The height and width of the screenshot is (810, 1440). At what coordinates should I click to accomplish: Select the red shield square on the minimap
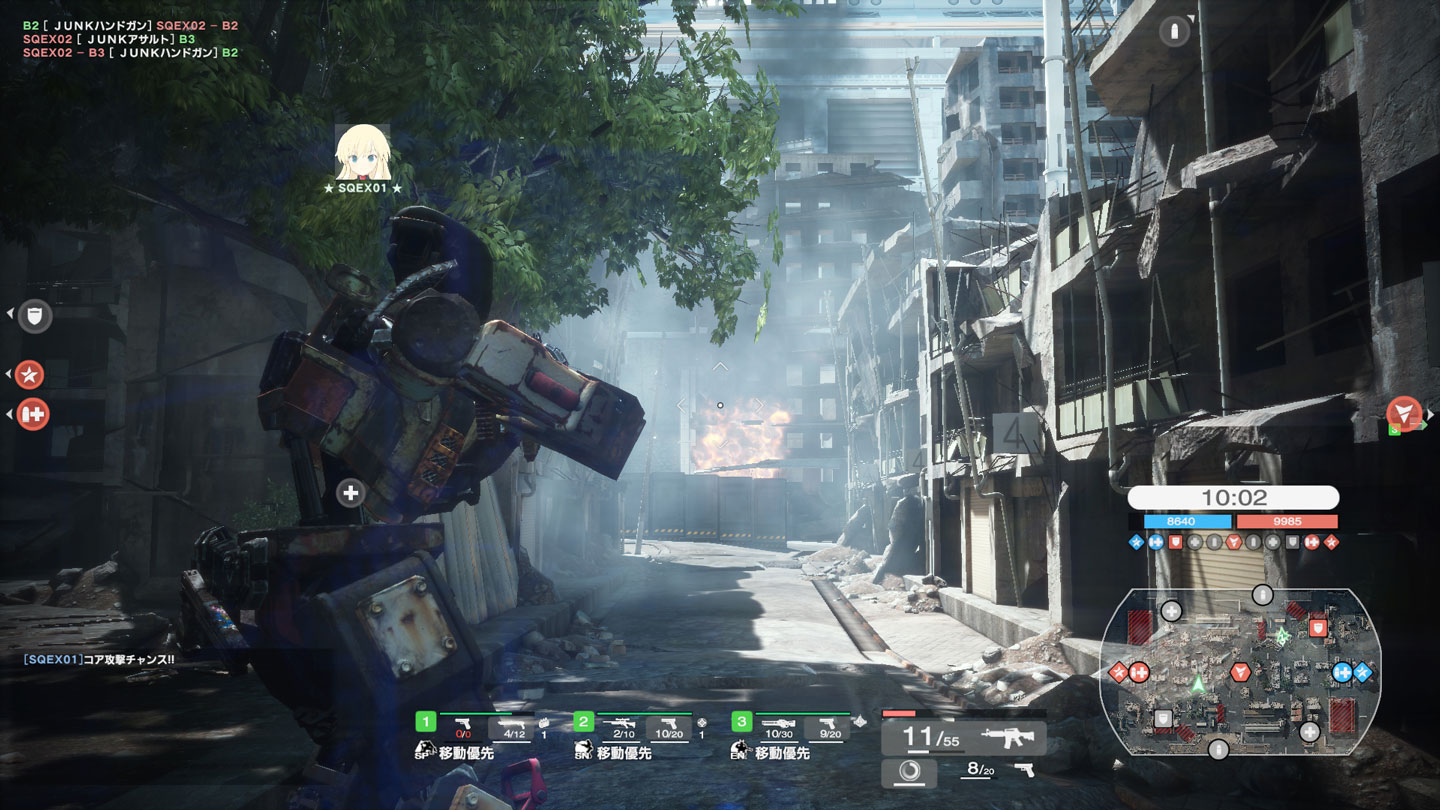(1318, 628)
